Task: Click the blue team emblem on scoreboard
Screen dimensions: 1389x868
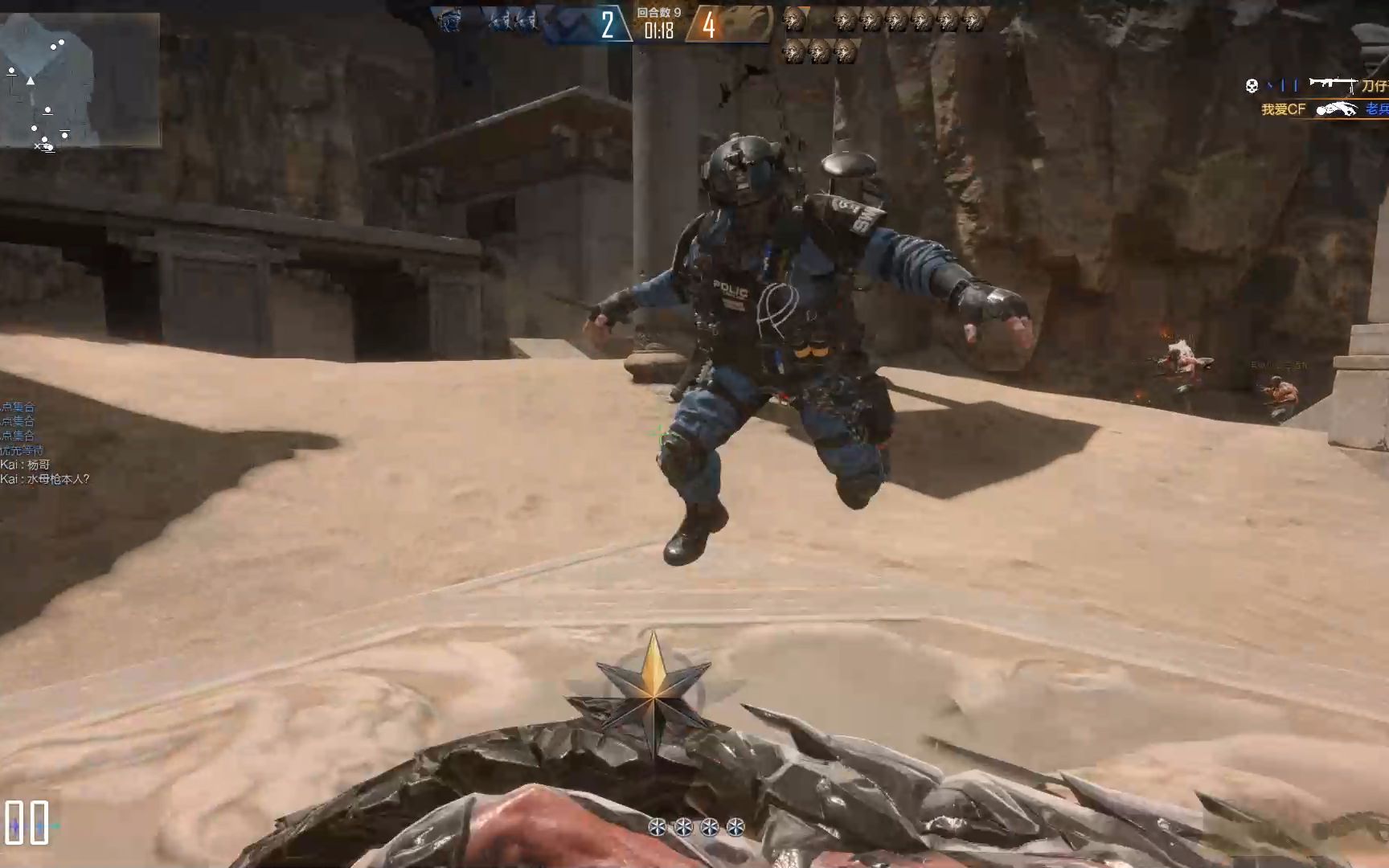Action: [x=572, y=26]
